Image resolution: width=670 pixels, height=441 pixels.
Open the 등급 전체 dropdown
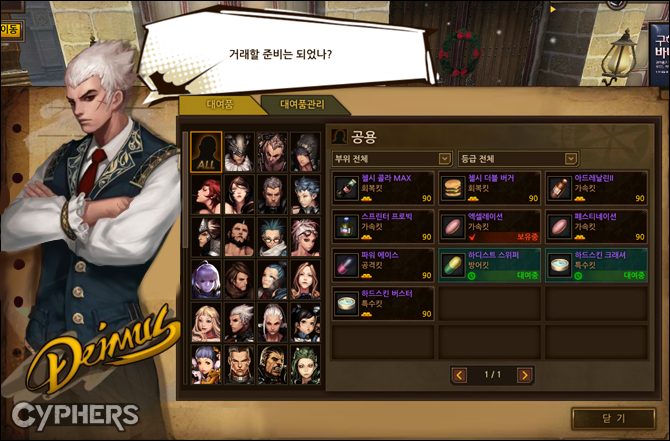click(517, 159)
